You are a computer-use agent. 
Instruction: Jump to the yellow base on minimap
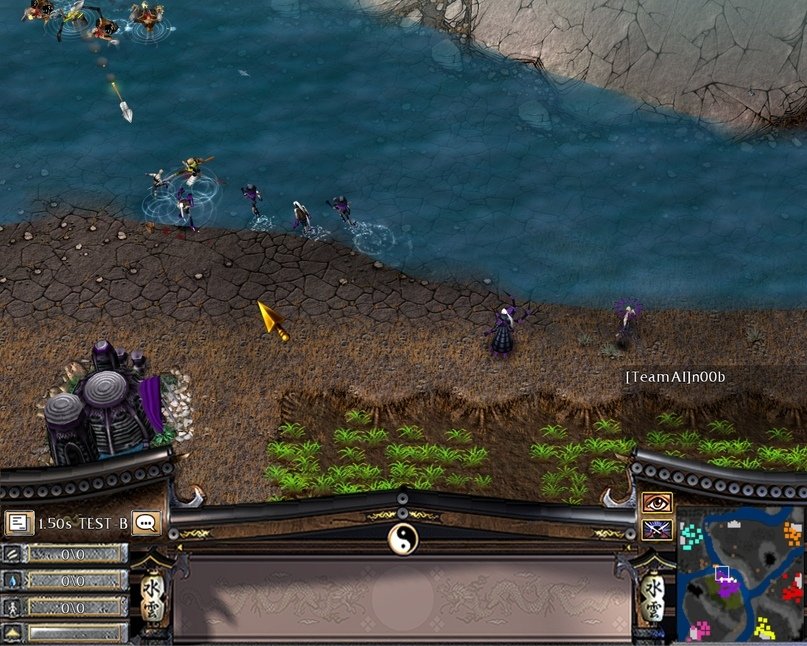point(766,629)
